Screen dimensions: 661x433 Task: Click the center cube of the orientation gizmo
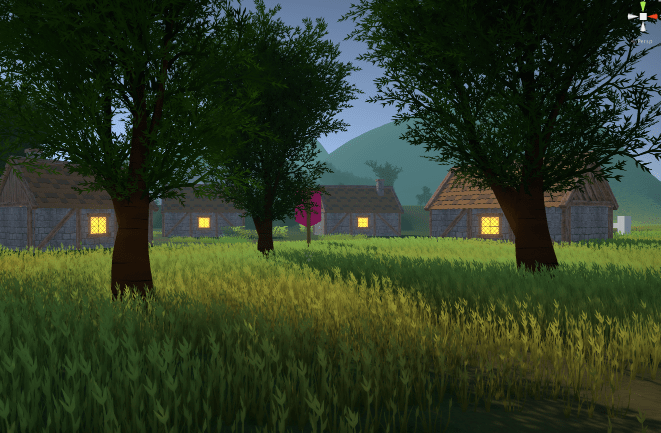[641, 17]
